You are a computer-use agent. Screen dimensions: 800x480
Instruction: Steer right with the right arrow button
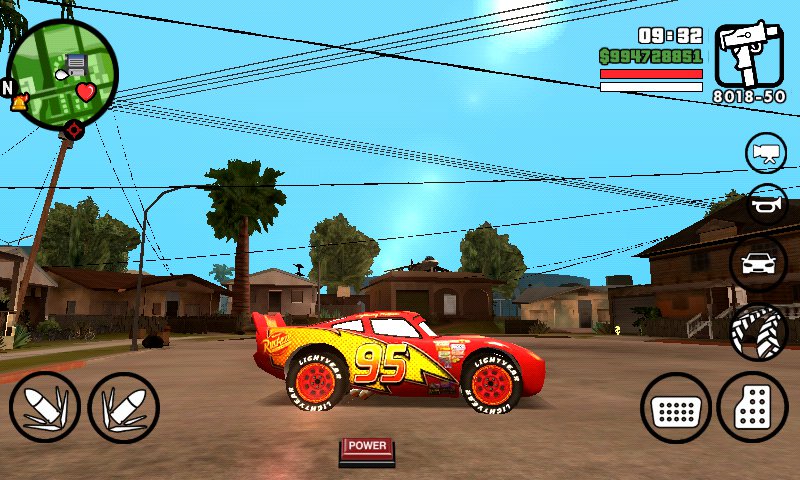[x=124, y=408]
